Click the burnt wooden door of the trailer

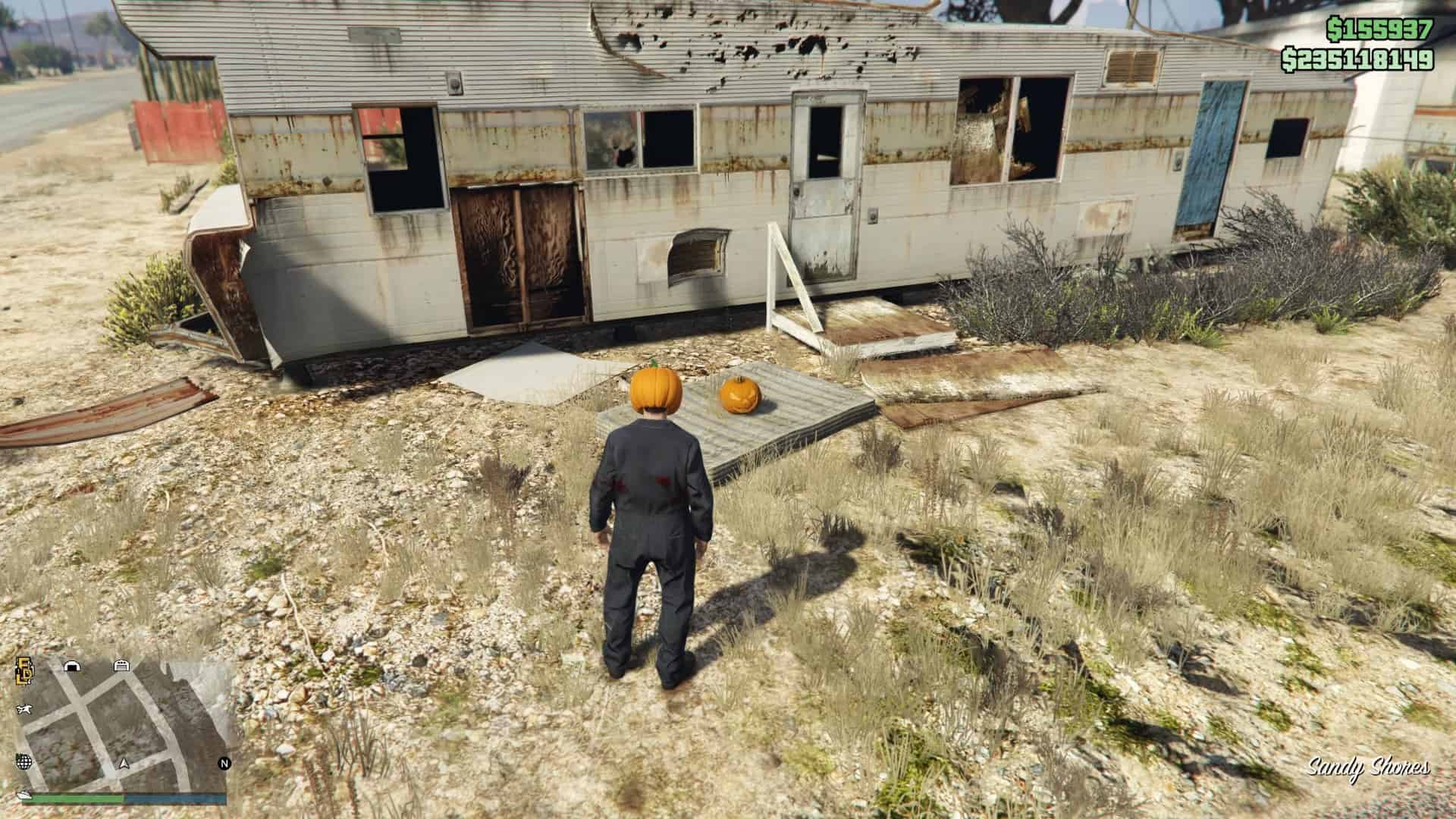click(516, 250)
